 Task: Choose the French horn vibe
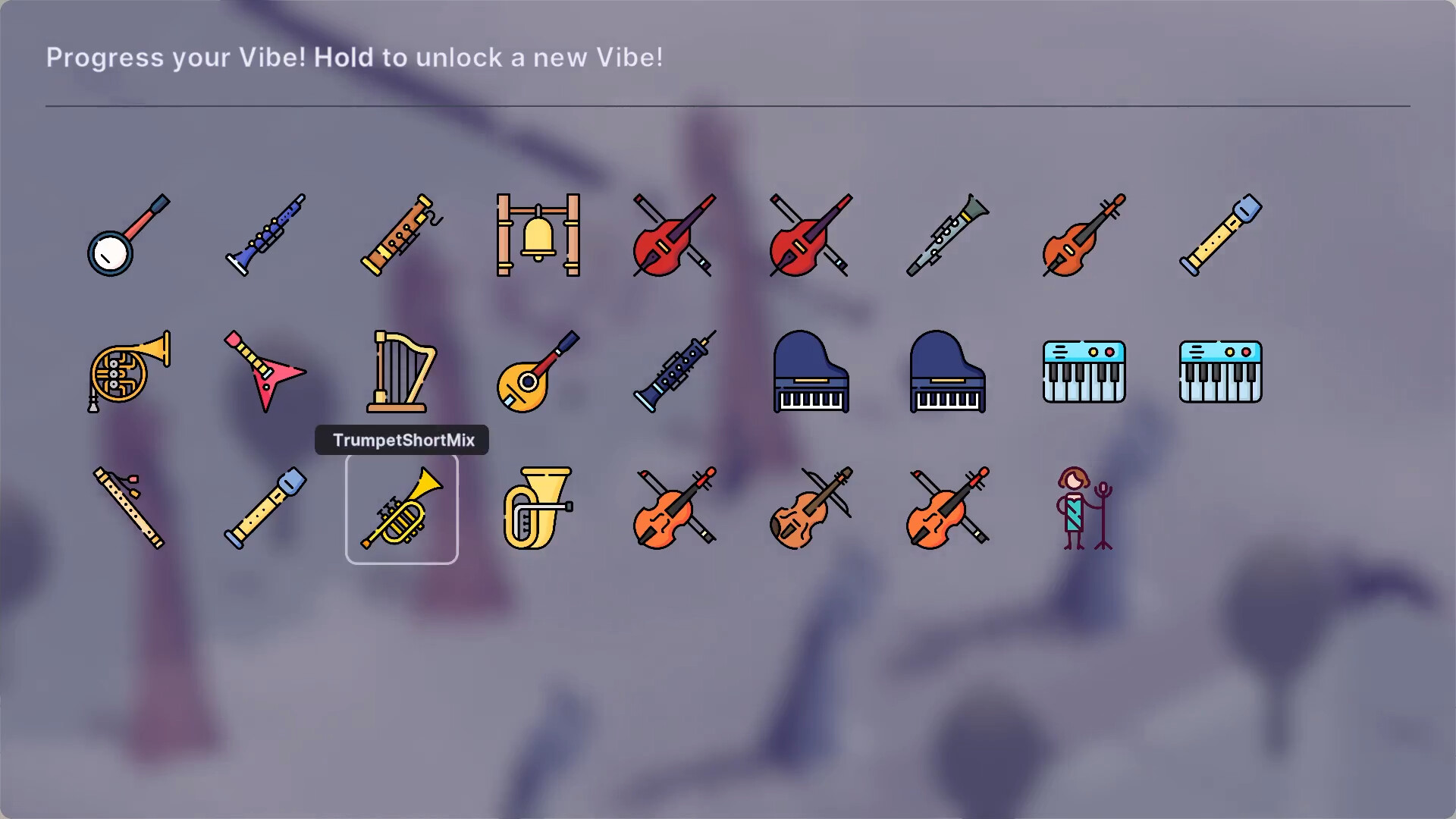pos(129,372)
